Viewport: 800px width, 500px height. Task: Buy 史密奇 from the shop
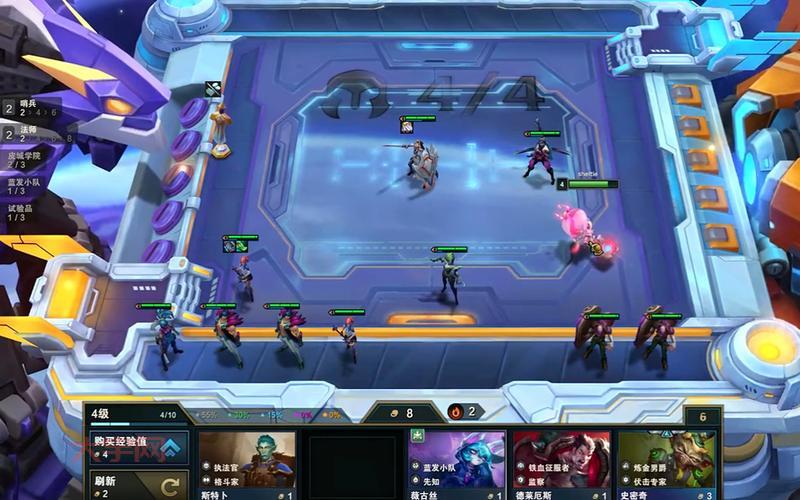(x=666, y=464)
